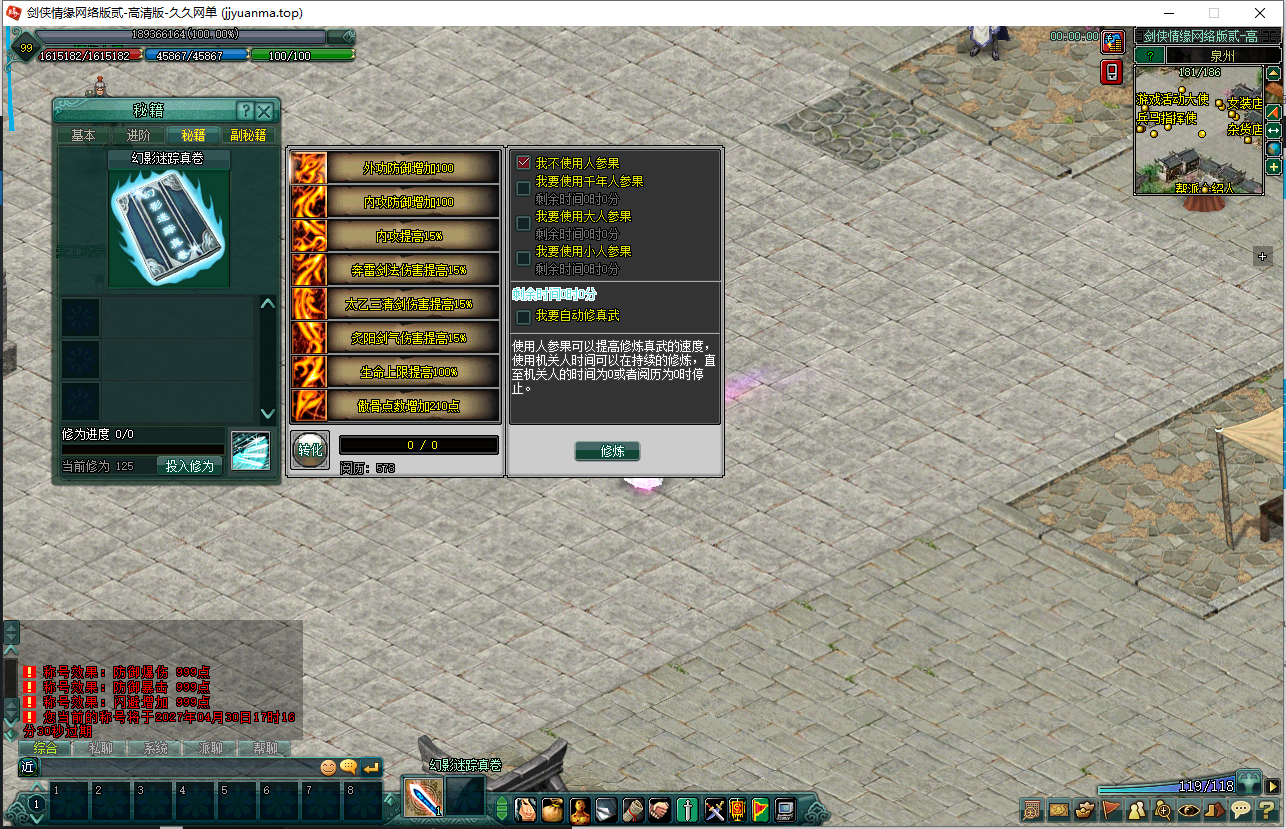1286x829 pixels.
Task: Open the yellow question mark help icon
Action: pos(1268,810)
